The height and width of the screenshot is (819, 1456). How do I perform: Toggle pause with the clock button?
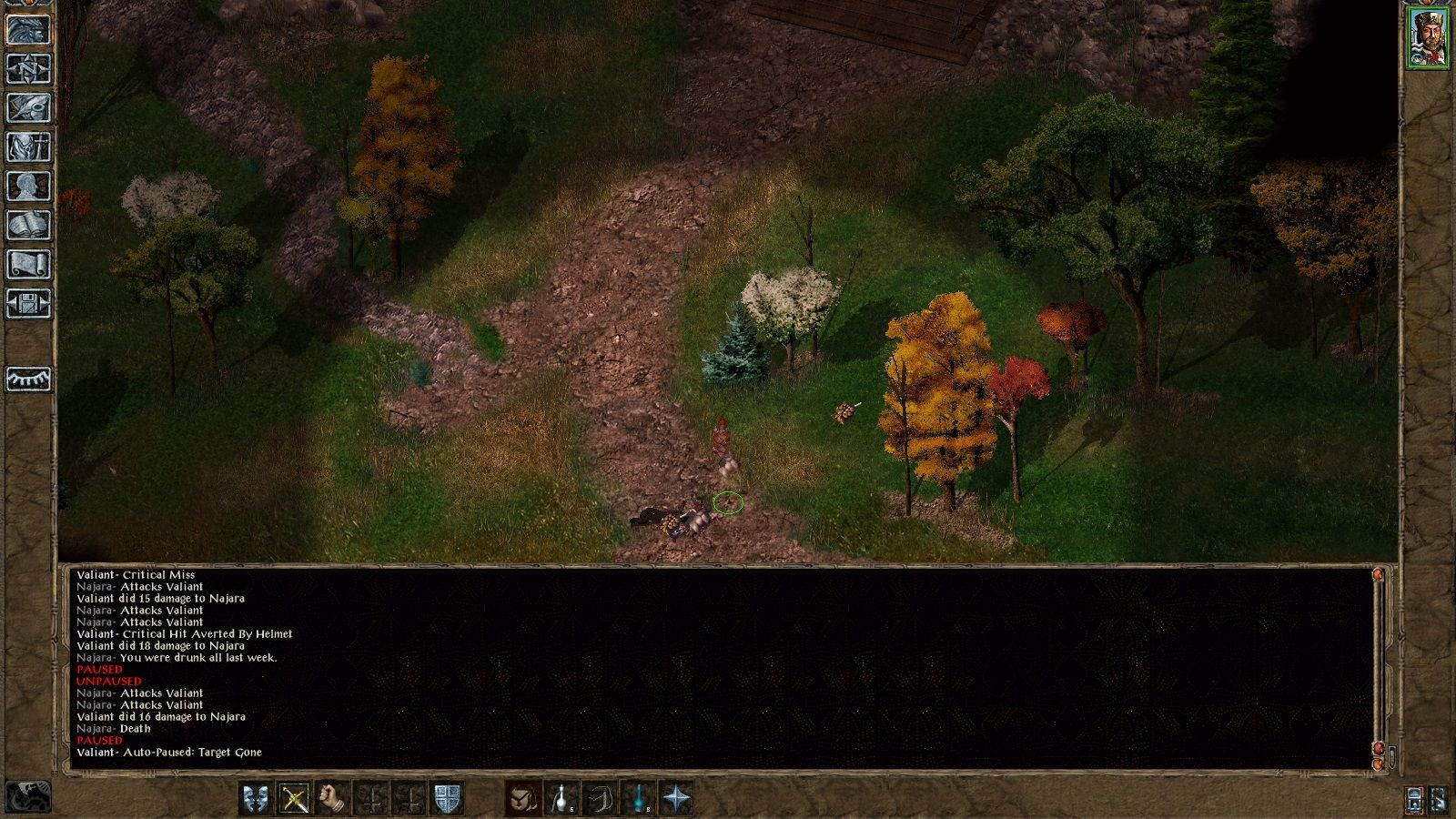point(27,797)
